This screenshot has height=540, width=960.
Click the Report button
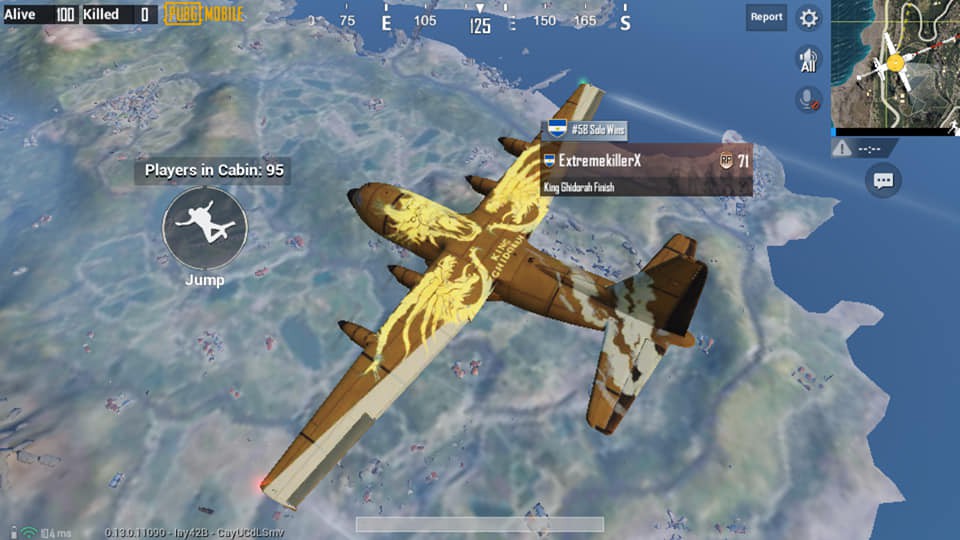[x=766, y=17]
